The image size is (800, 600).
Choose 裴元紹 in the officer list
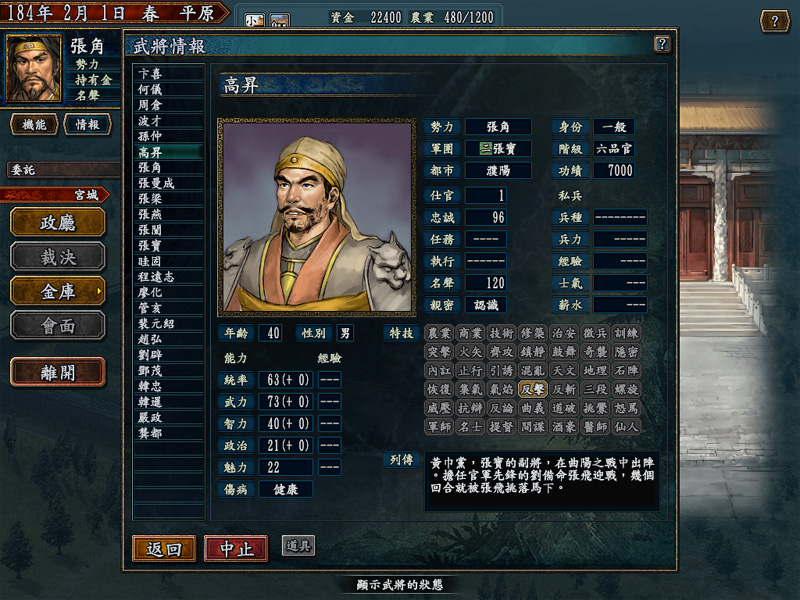coord(157,324)
